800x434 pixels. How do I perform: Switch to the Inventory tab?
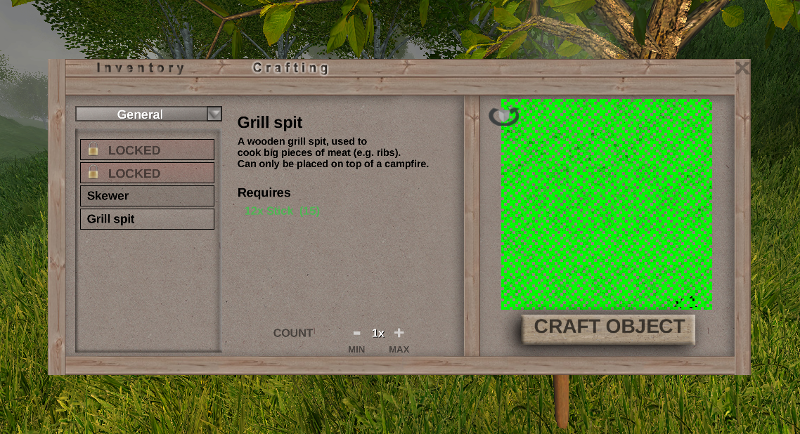click(x=141, y=68)
